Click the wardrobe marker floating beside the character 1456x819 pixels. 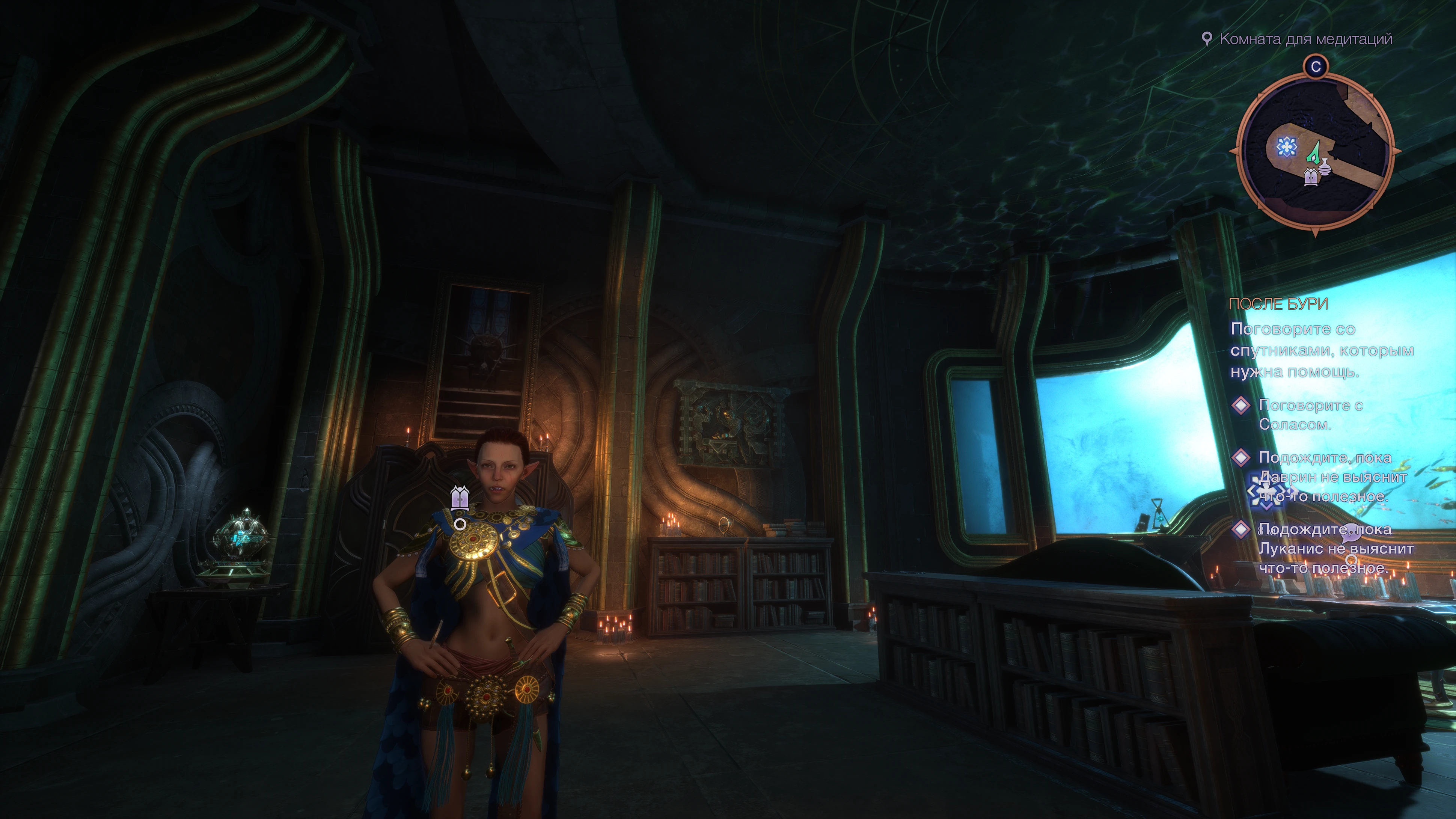460,498
